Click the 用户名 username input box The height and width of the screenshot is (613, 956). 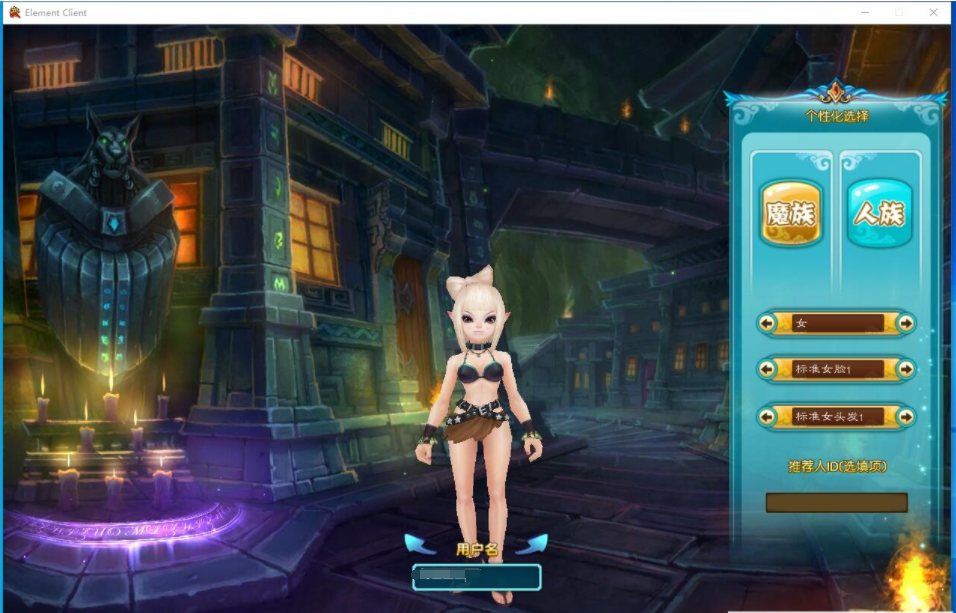click(x=477, y=577)
